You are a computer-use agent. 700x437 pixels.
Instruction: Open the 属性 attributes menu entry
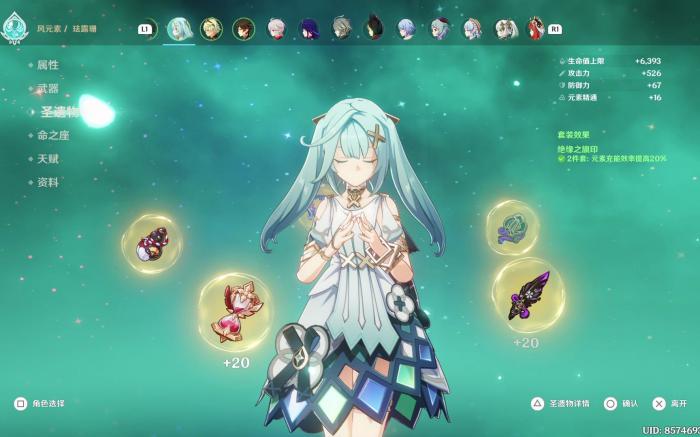48,65
